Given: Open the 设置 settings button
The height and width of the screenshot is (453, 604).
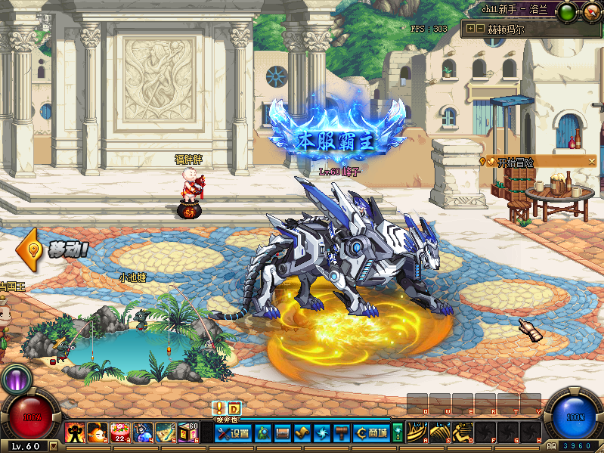Looking at the screenshot, I should coord(232,433).
